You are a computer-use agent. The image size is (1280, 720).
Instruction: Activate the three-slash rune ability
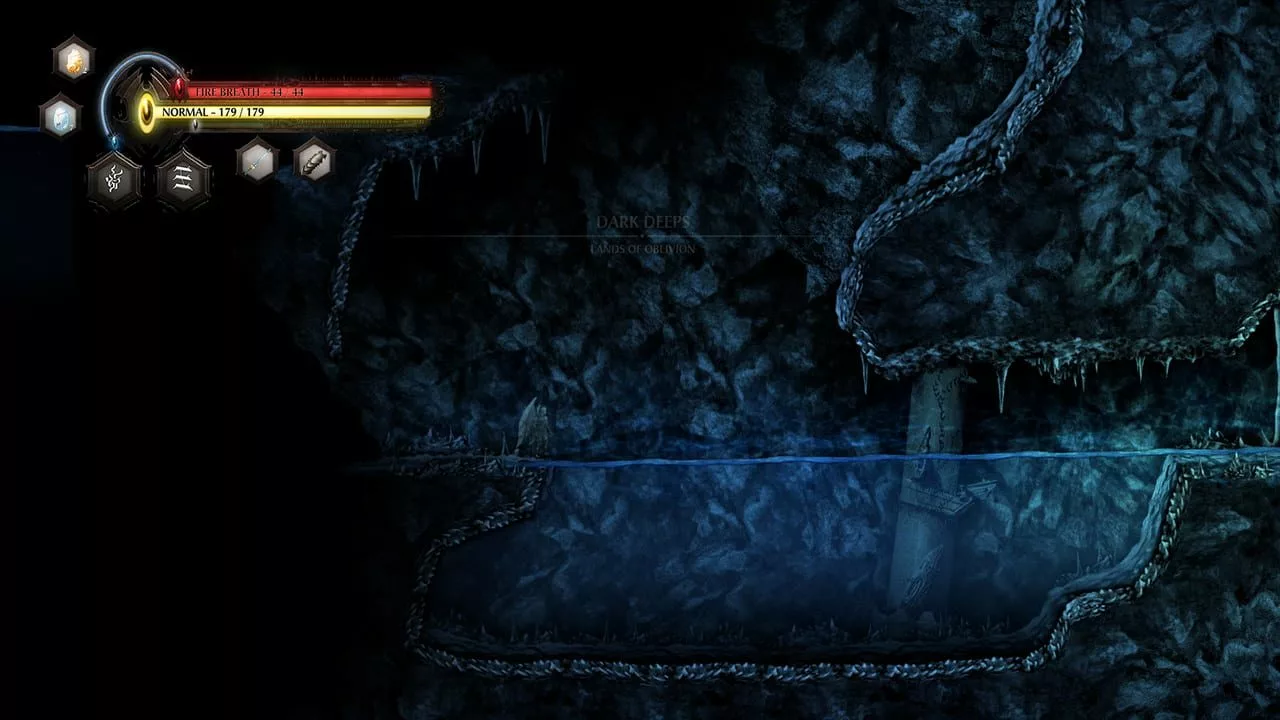click(x=183, y=181)
